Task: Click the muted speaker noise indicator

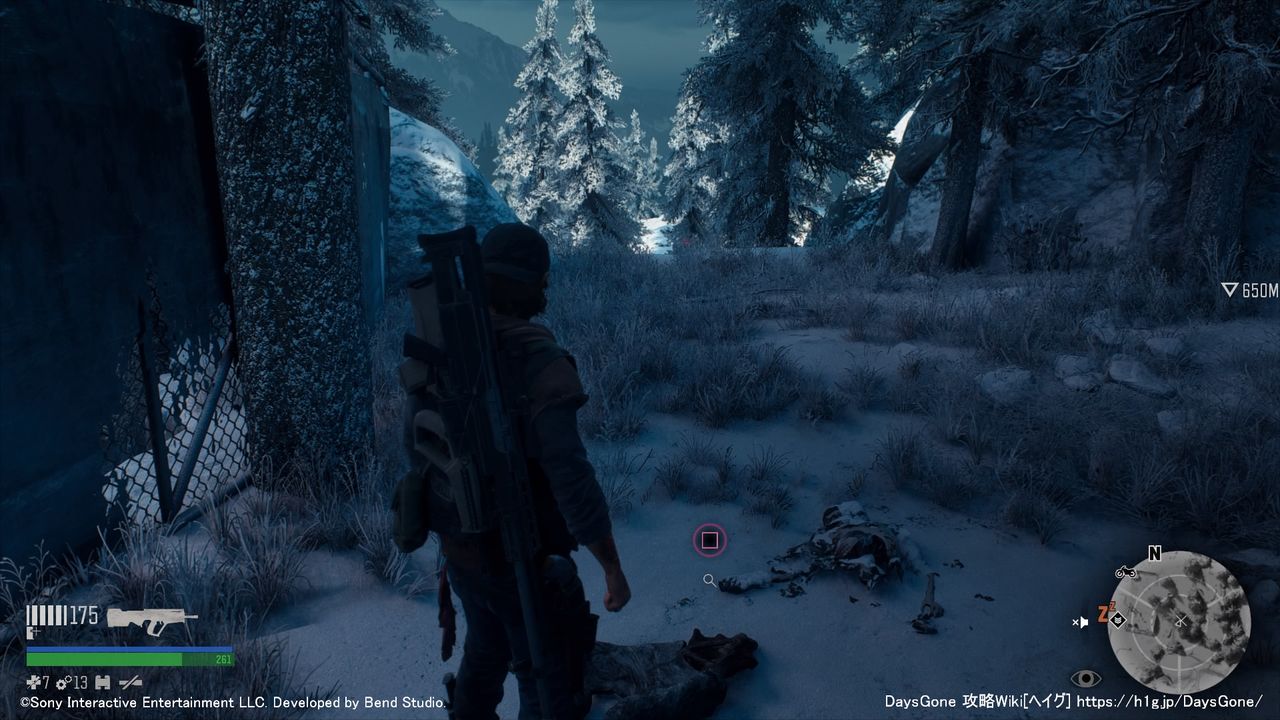Action: pos(1080,622)
